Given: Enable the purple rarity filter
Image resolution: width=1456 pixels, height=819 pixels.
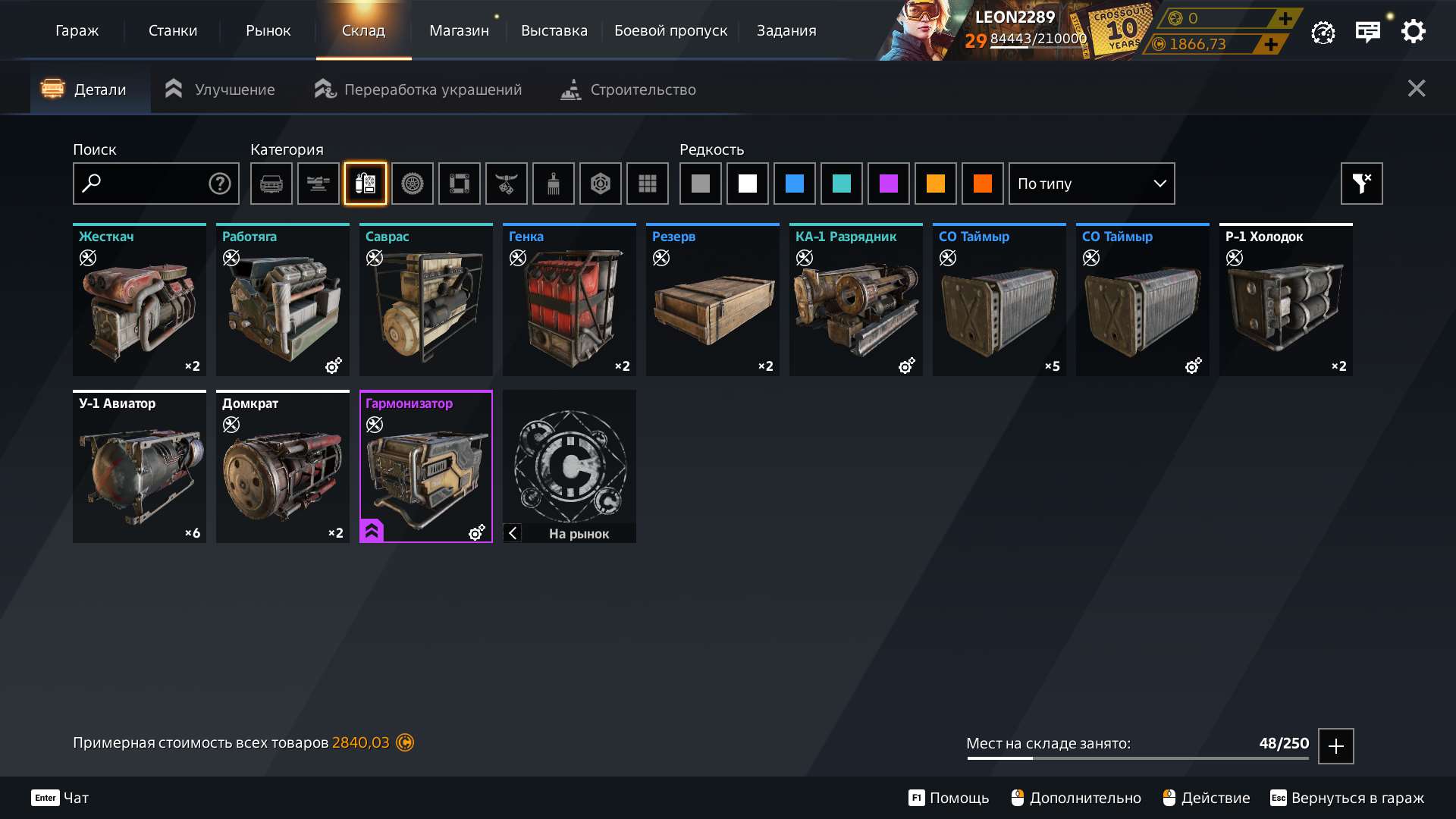Looking at the screenshot, I should tap(889, 184).
